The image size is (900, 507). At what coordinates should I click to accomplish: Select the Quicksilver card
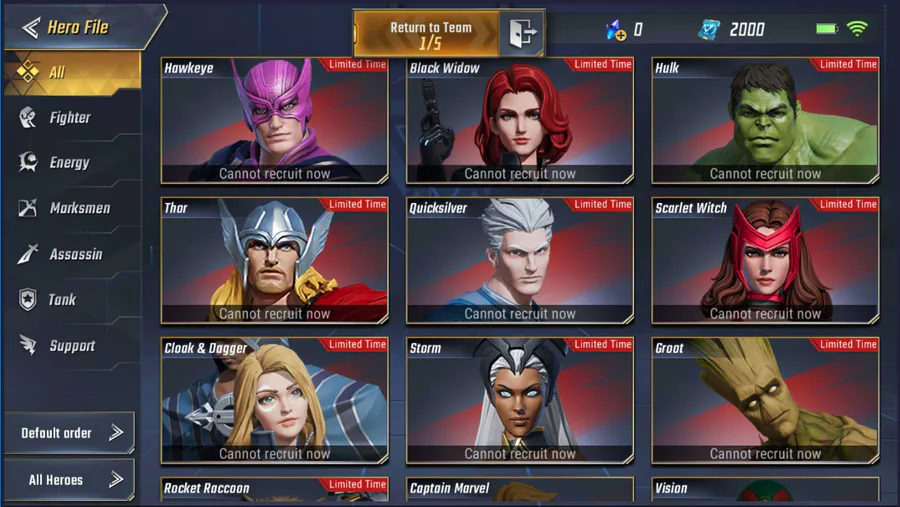[520, 261]
